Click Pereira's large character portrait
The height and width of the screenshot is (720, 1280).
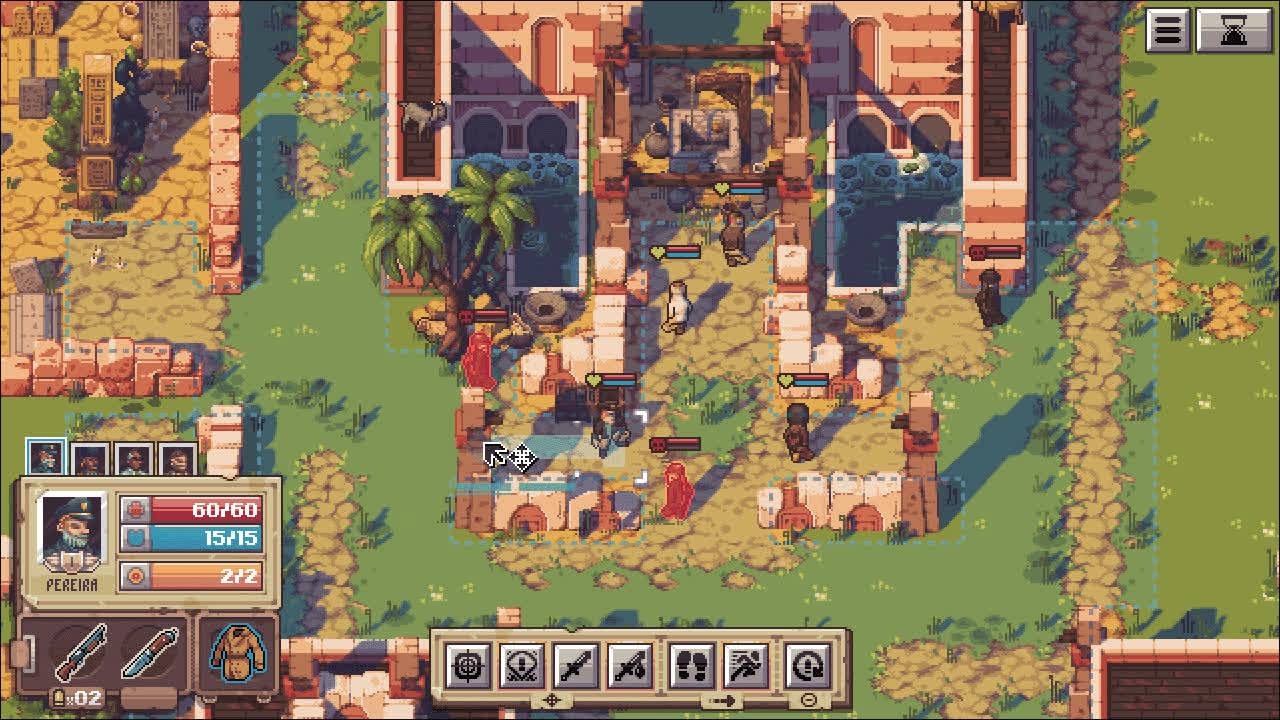coord(71,533)
